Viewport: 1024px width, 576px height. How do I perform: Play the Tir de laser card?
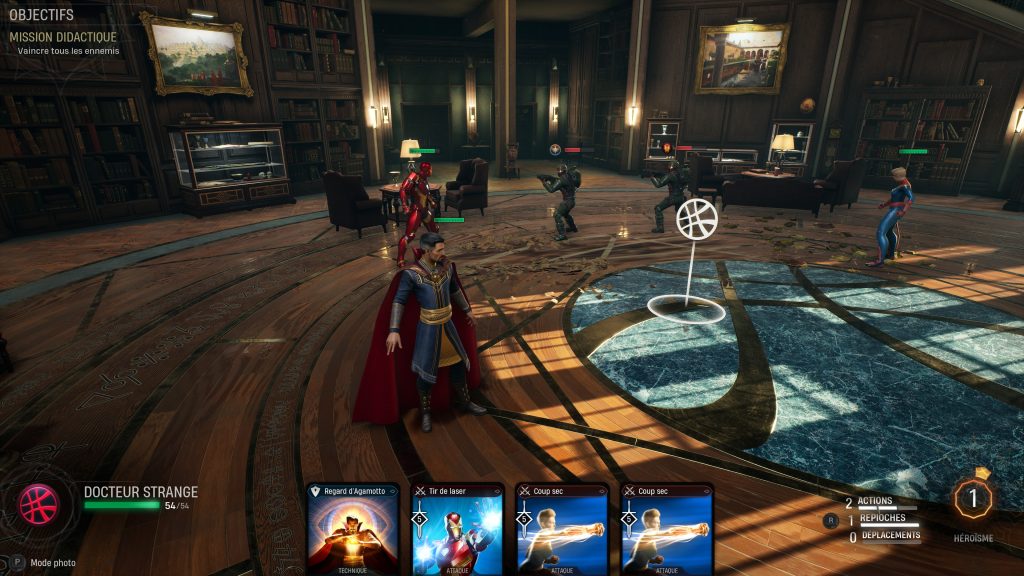(457, 530)
